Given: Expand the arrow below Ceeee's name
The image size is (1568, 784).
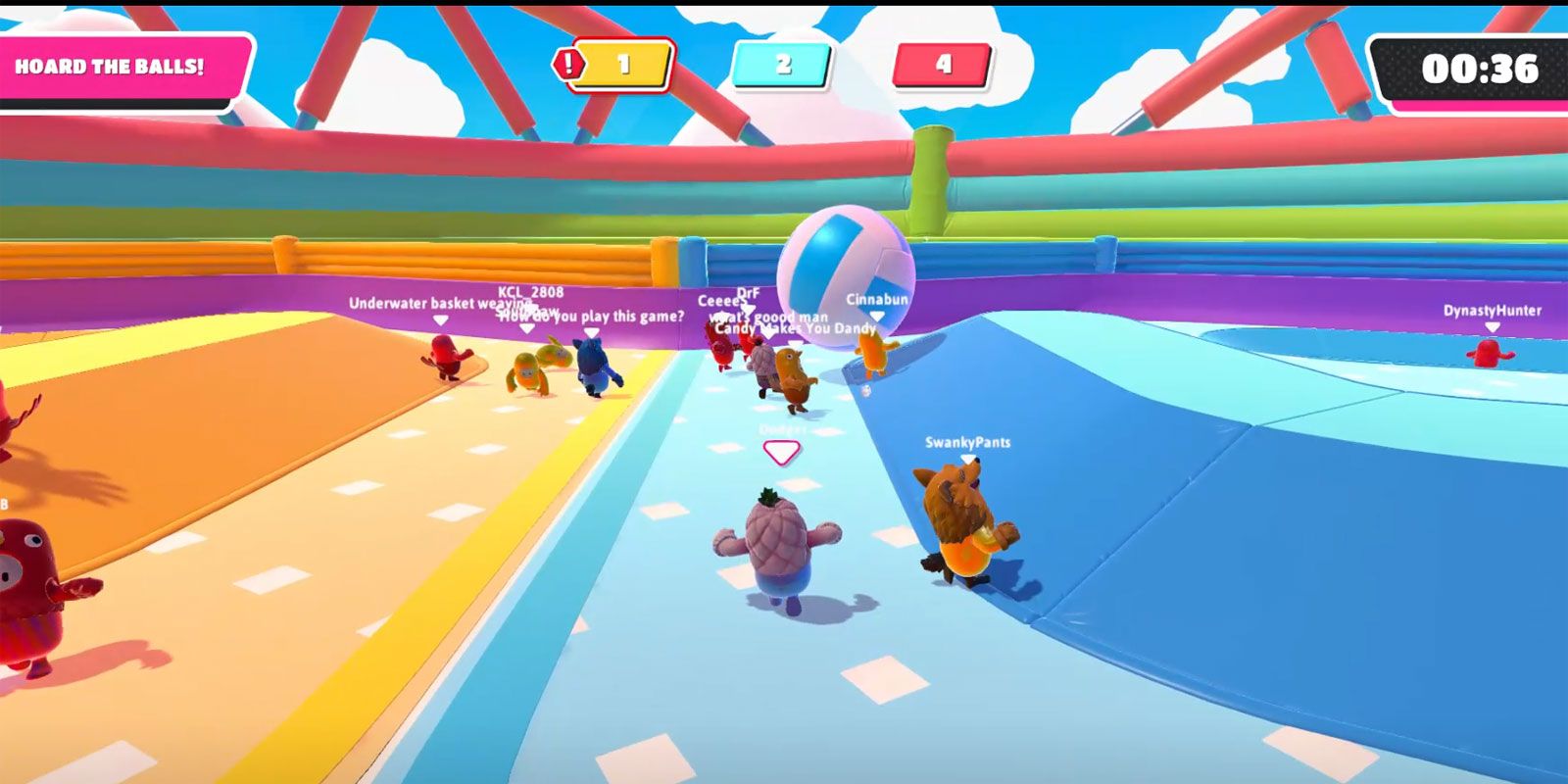Looking at the screenshot, I should point(722,318).
